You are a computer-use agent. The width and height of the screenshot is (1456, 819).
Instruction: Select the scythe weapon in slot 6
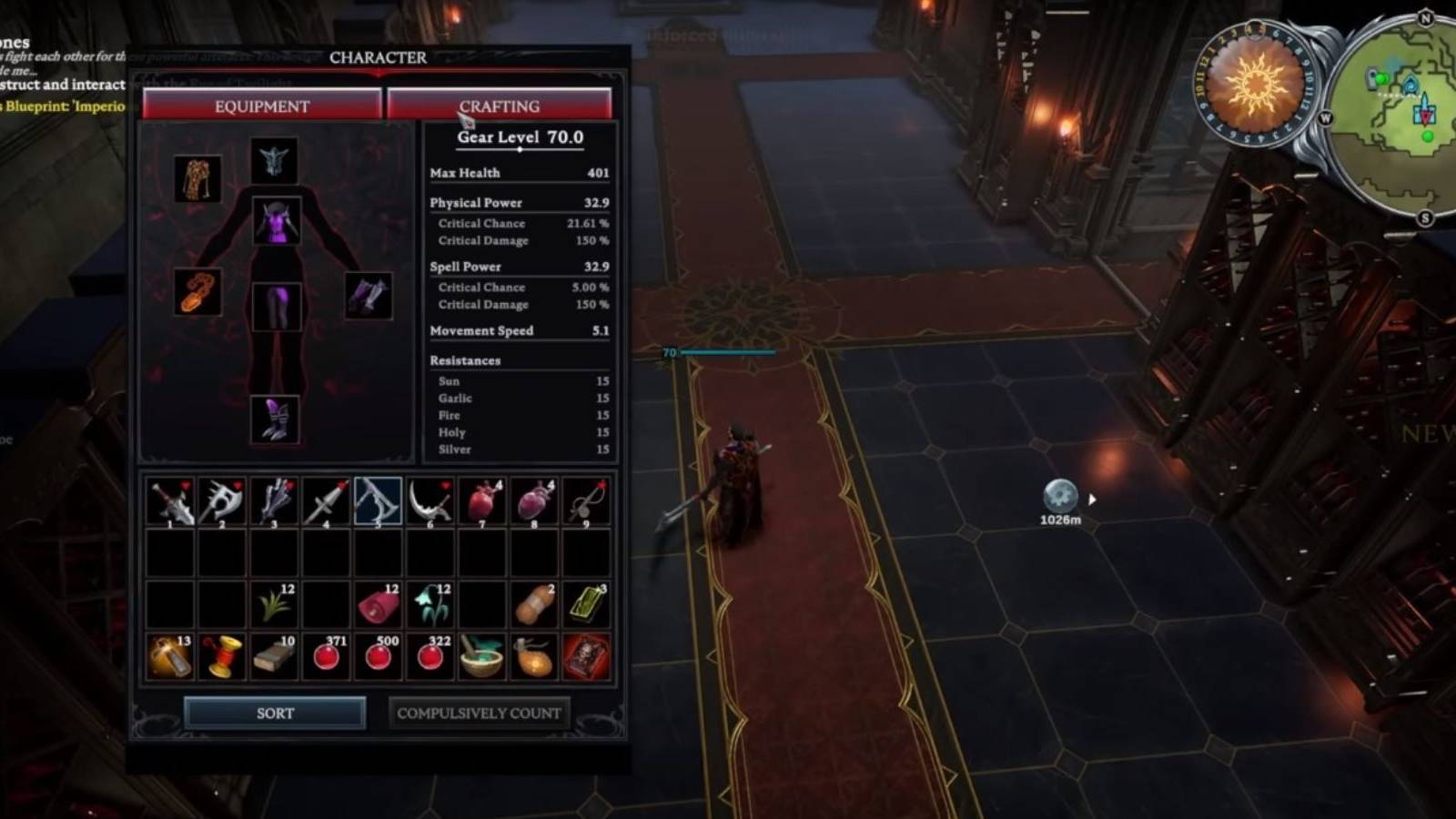pyautogui.click(x=430, y=500)
